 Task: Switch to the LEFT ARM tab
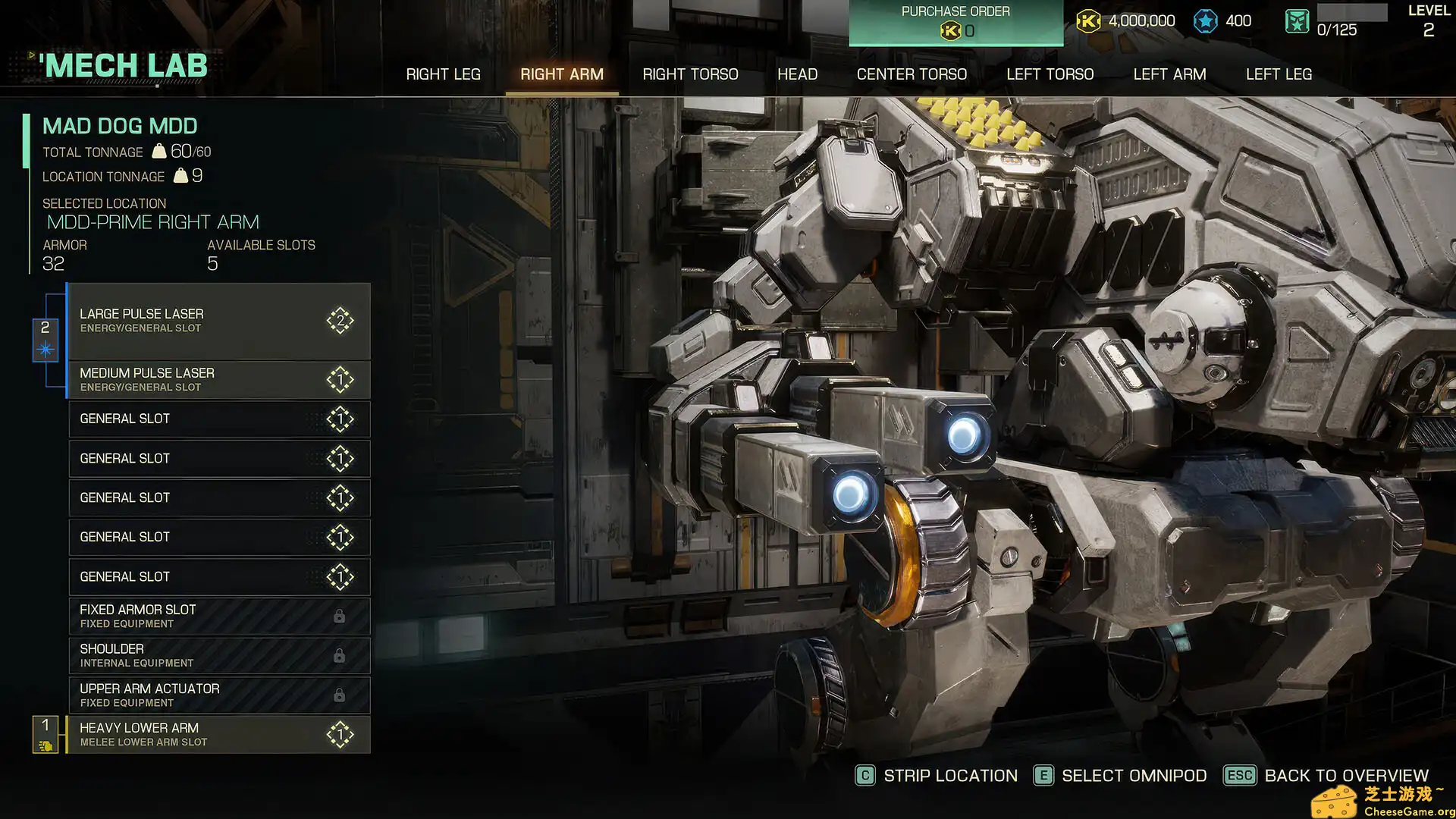(1169, 74)
